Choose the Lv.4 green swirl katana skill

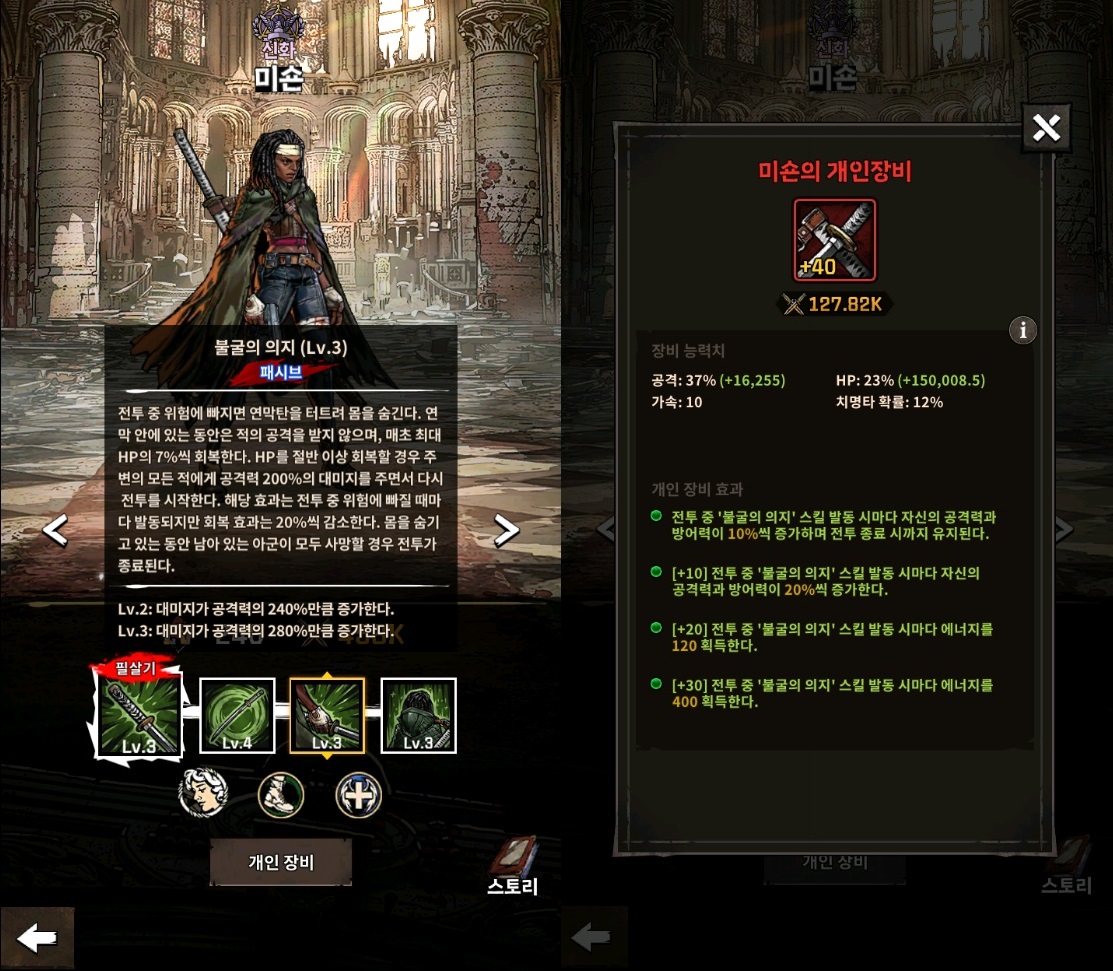pos(237,715)
